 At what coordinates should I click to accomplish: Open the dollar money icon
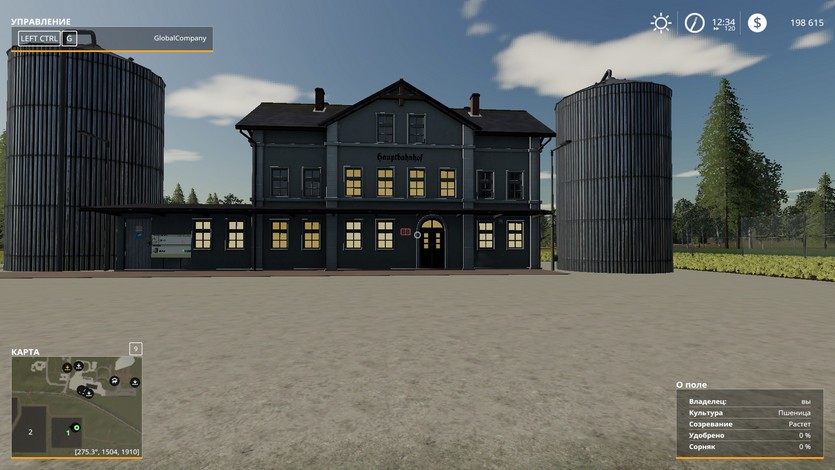[x=757, y=22]
